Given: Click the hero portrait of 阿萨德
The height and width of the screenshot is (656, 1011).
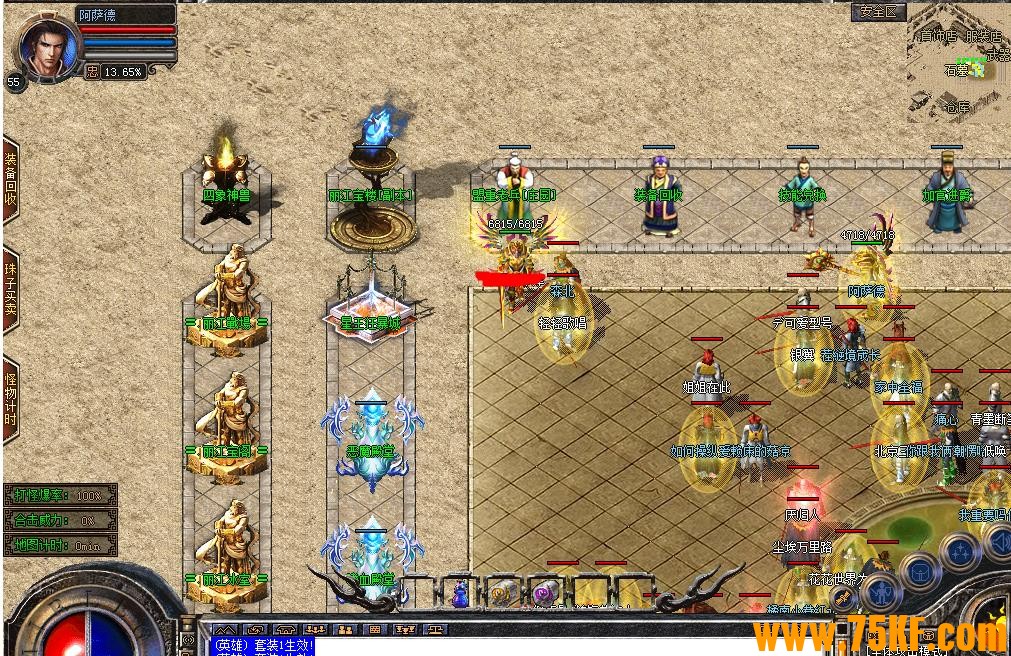Looking at the screenshot, I should (x=45, y=47).
